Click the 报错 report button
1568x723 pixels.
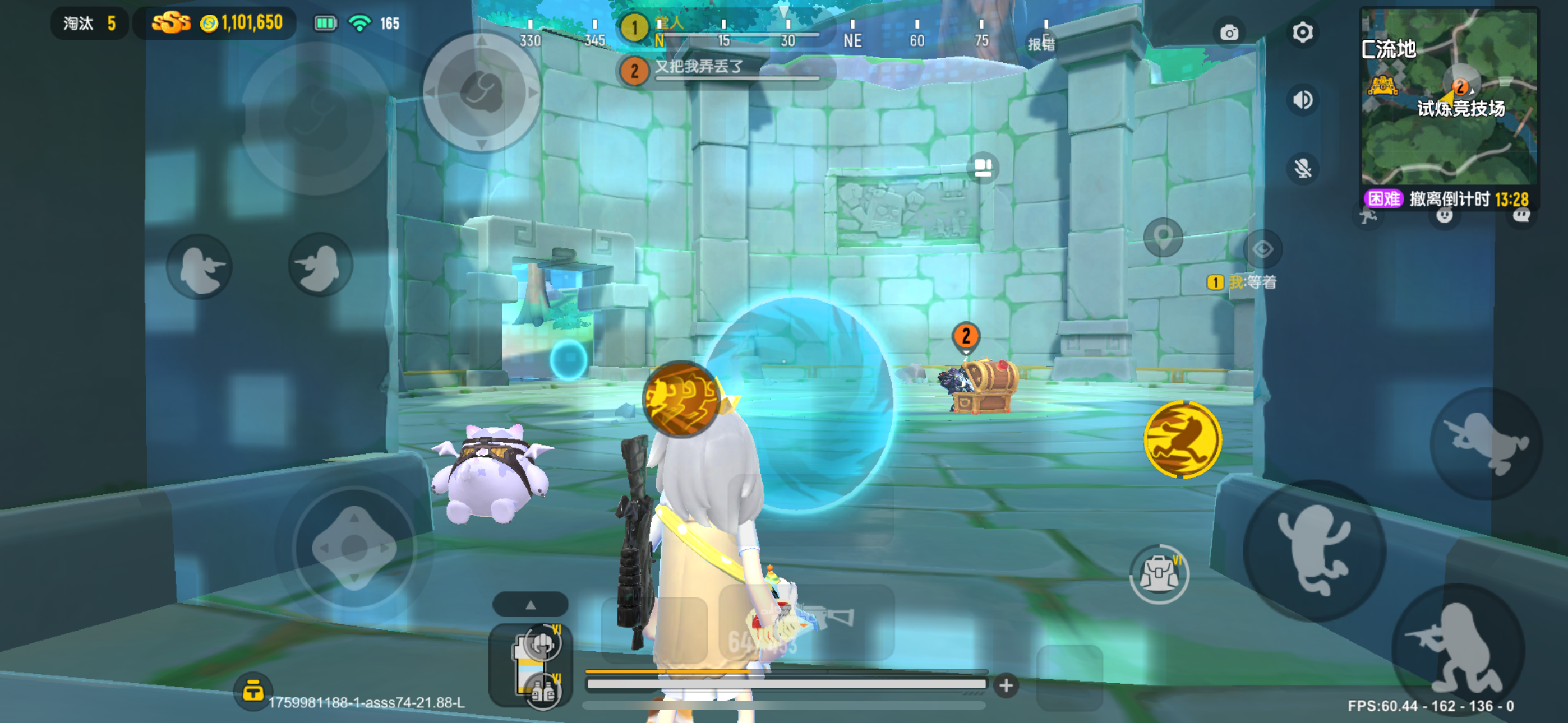coord(1042,44)
